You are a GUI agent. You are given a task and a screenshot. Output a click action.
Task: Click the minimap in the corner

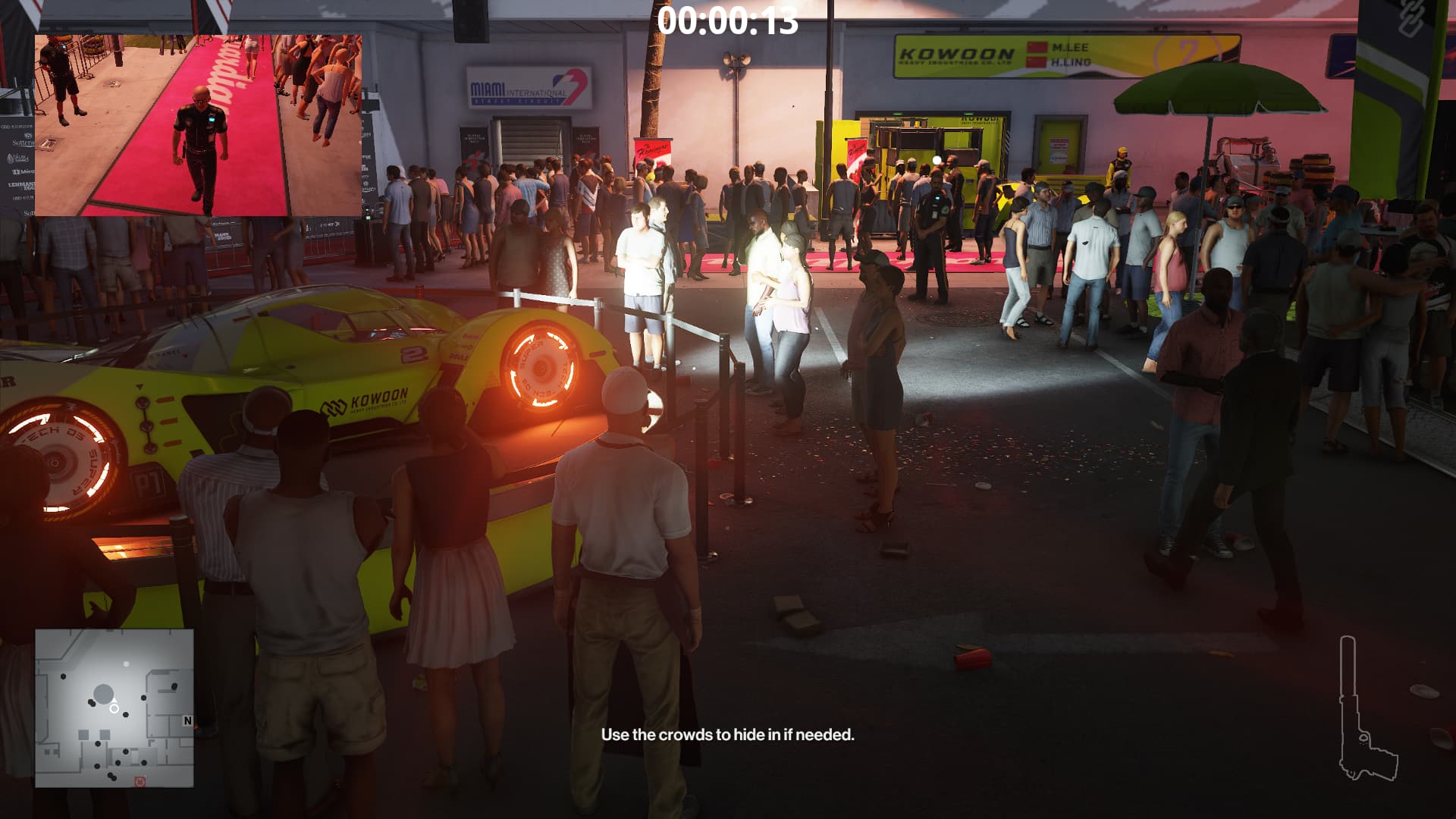[115, 708]
